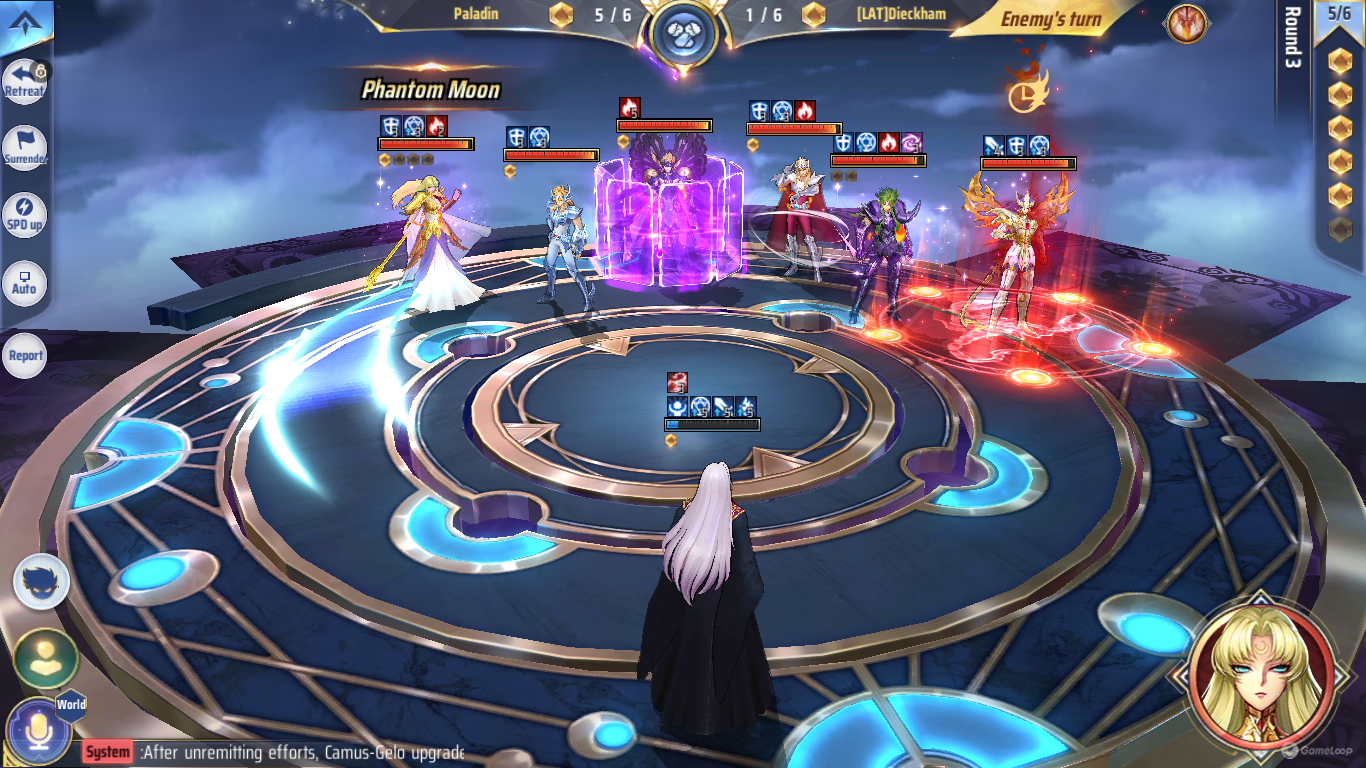1366x768 pixels.
Task: Click the central combo emblem between team scores
Action: click(x=683, y=33)
